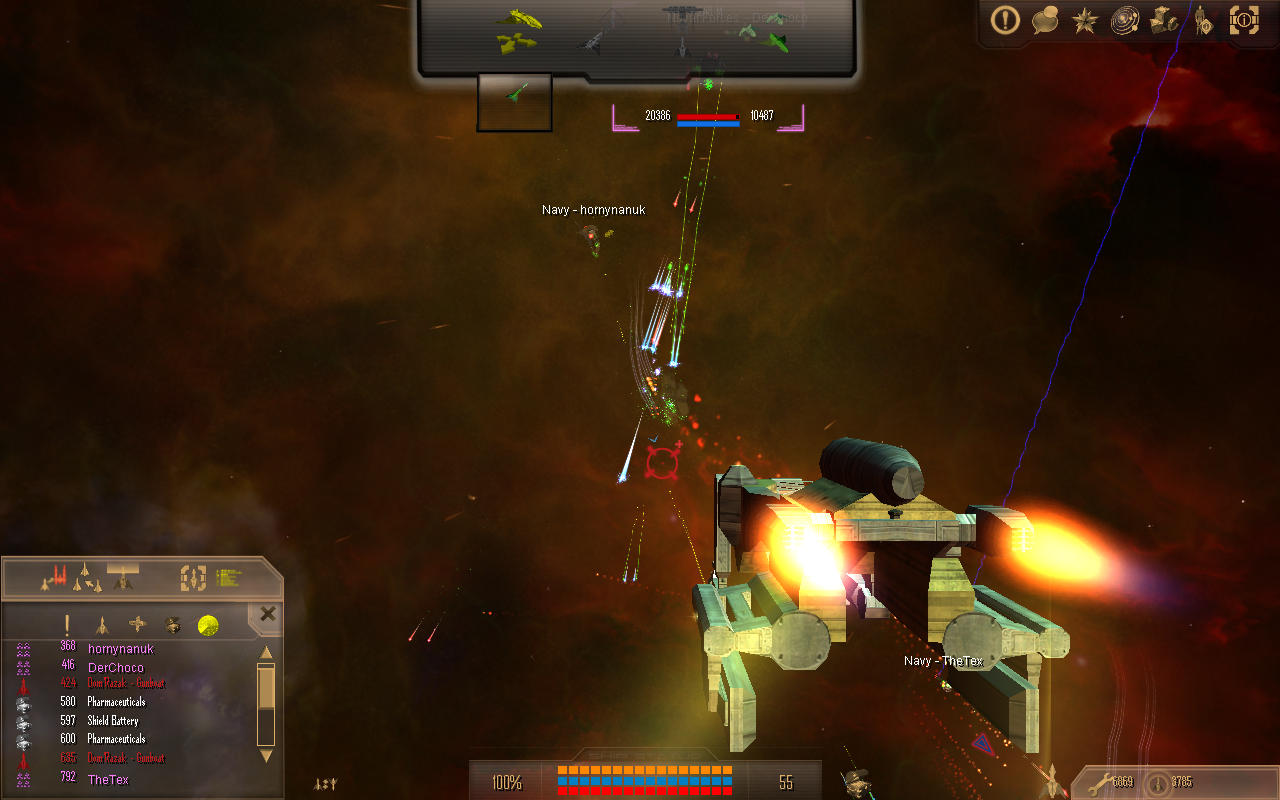Open the exclamation mark alerts icon
Image resolution: width=1280 pixels, height=800 pixels.
coord(1005,20)
